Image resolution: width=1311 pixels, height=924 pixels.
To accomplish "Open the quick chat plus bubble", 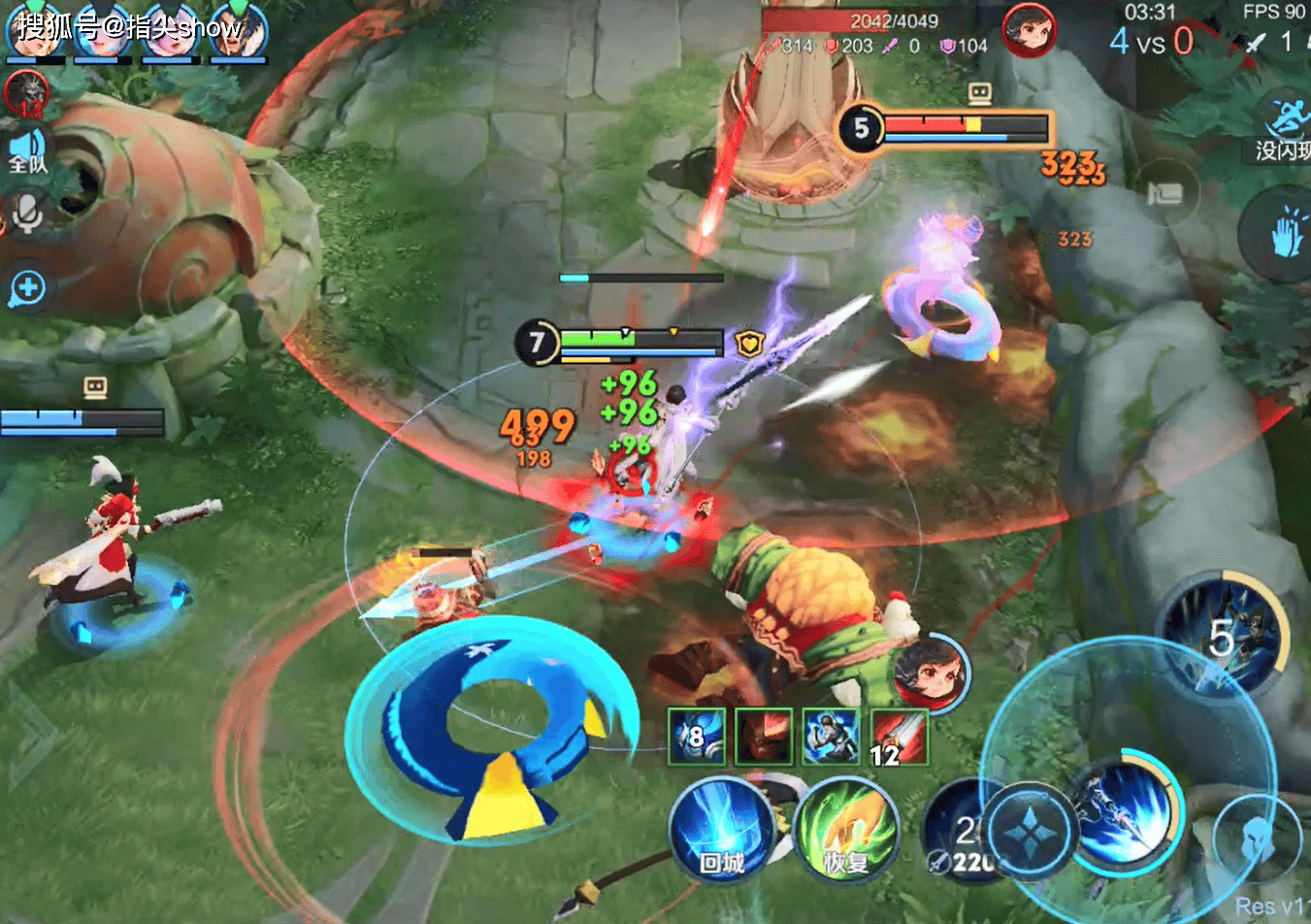I will click(27, 288).
